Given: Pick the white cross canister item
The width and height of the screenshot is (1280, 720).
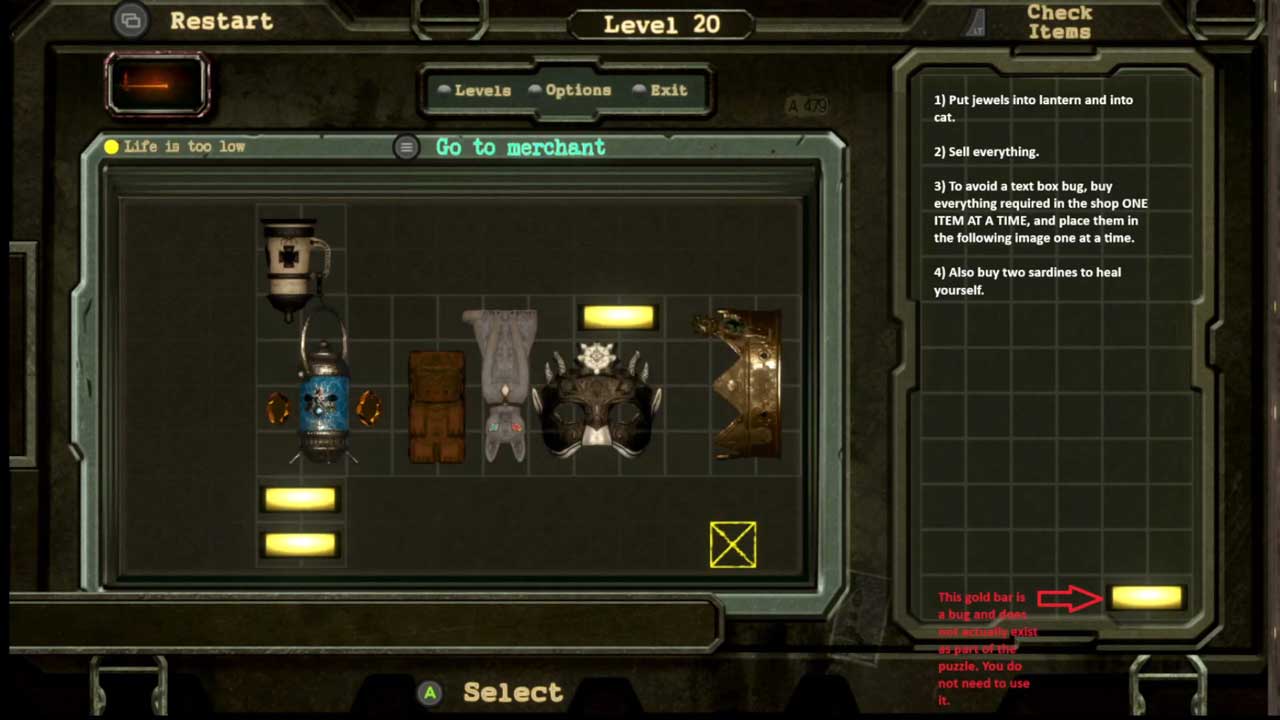Looking at the screenshot, I should [x=292, y=262].
